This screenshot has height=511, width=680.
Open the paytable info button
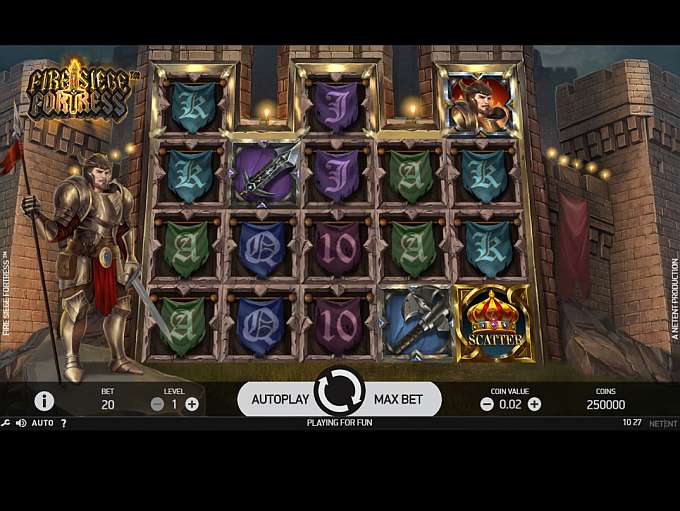tap(44, 401)
